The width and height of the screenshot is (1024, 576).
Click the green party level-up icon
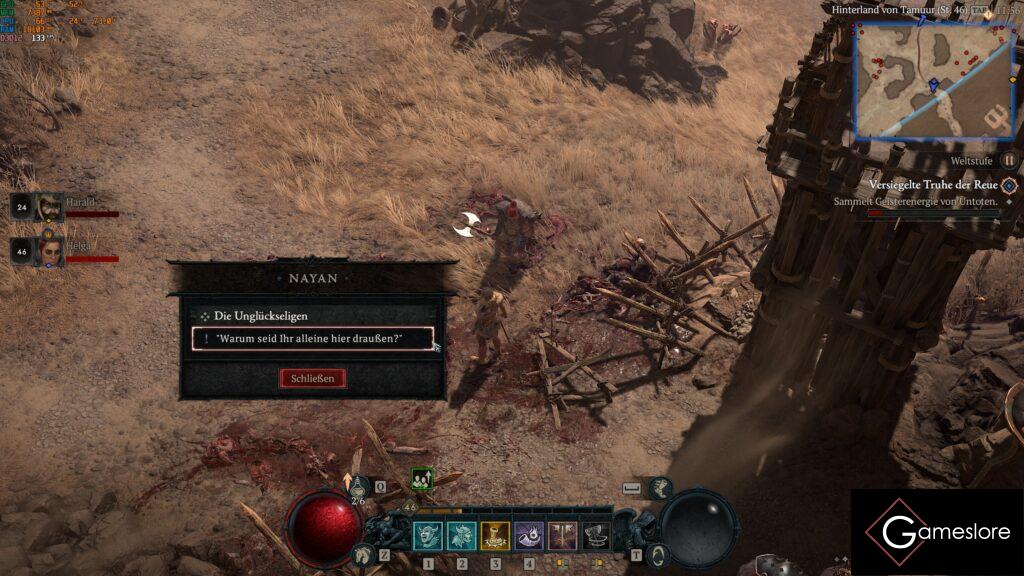coord(421,479)
